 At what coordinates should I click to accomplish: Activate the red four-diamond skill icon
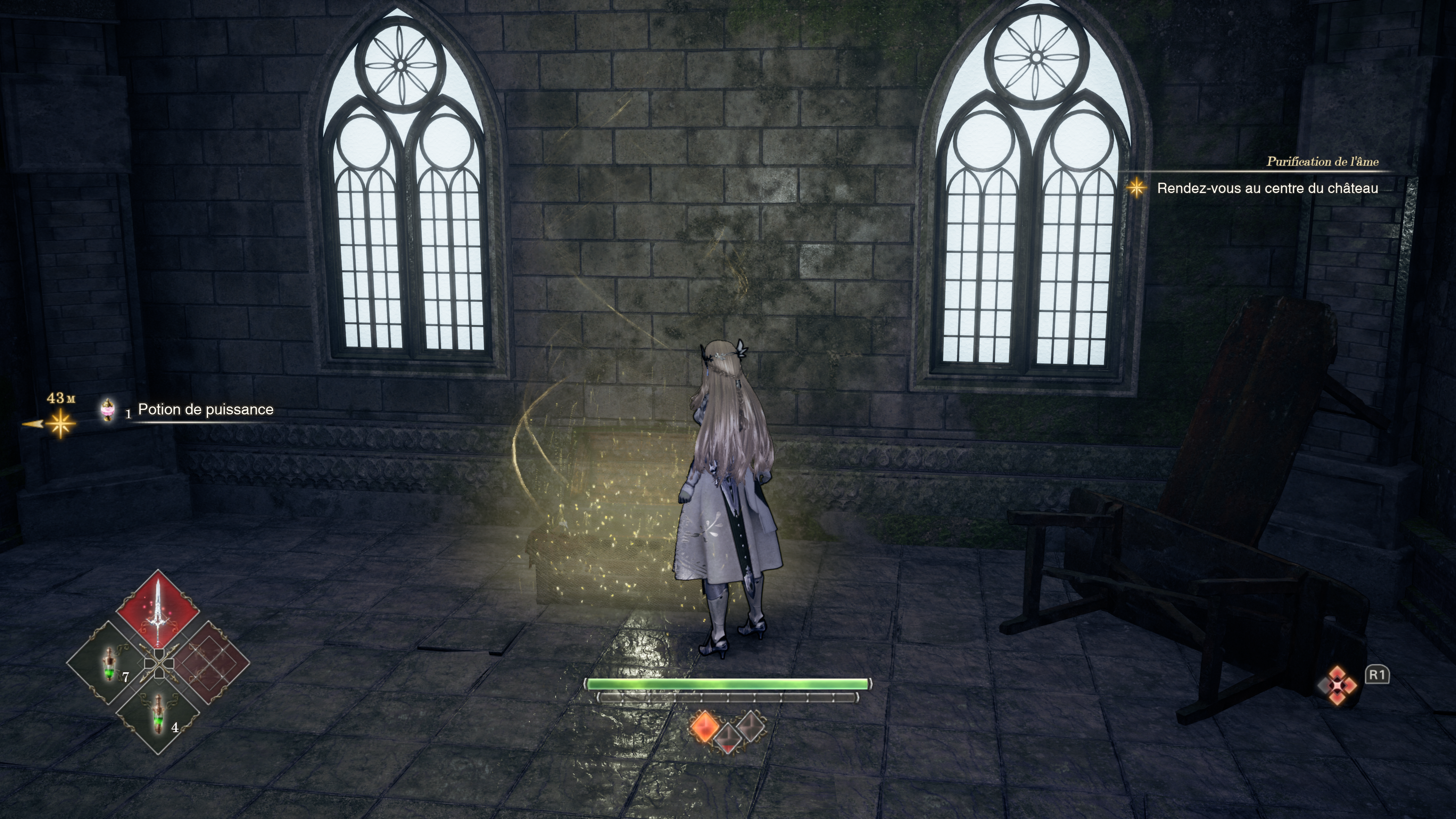[1337, 685]
